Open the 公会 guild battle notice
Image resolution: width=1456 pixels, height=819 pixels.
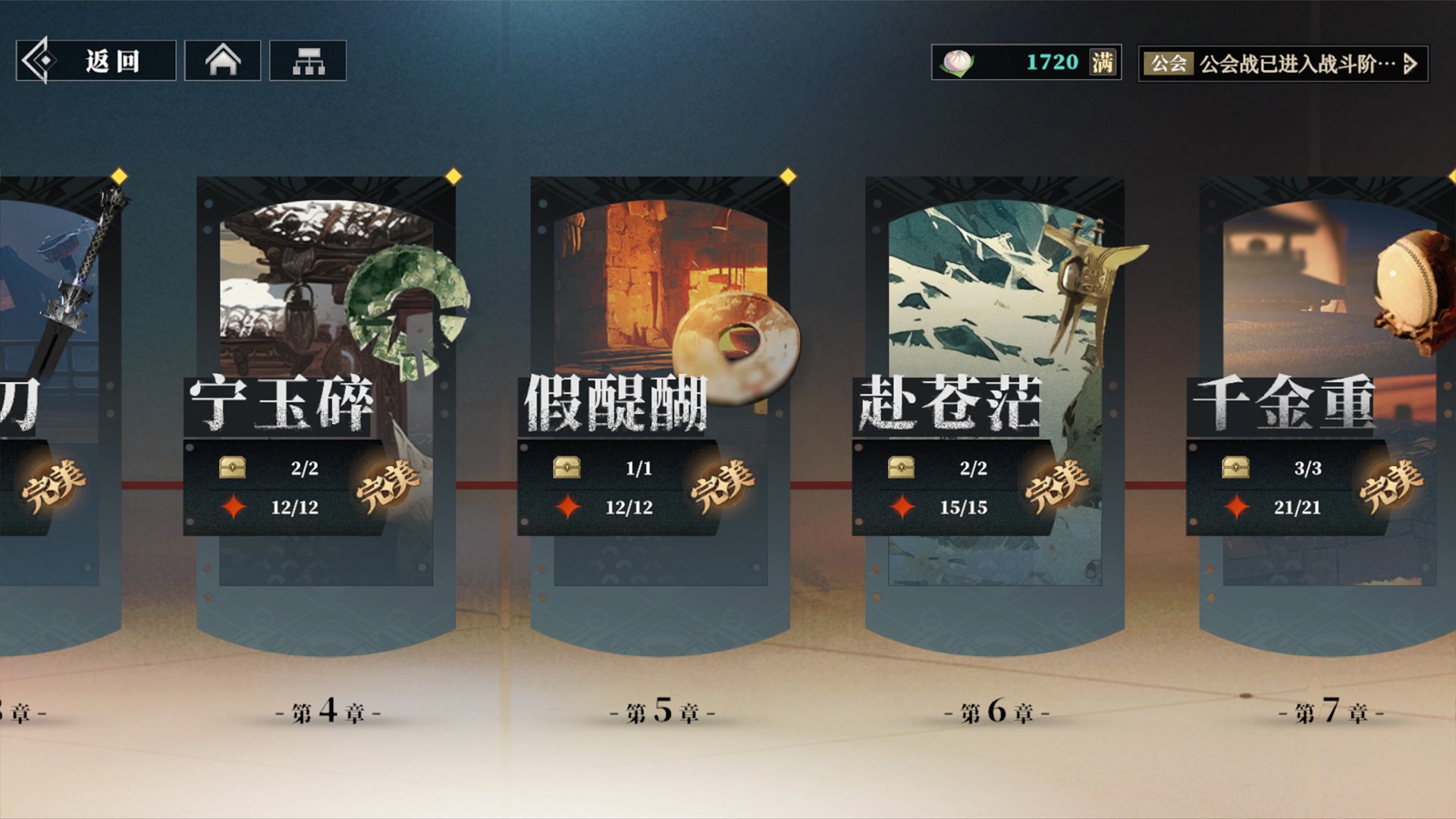(x=1283, y=64)
